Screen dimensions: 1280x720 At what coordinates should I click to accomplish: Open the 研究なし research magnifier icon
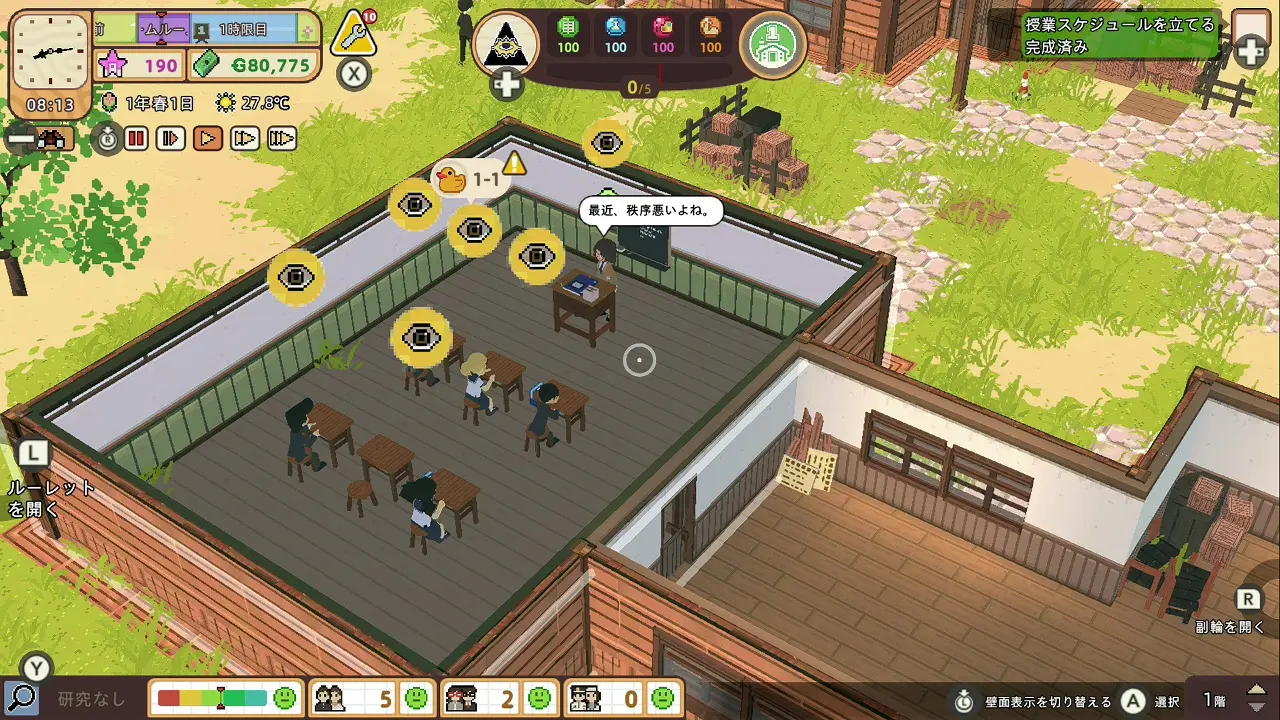21,698
